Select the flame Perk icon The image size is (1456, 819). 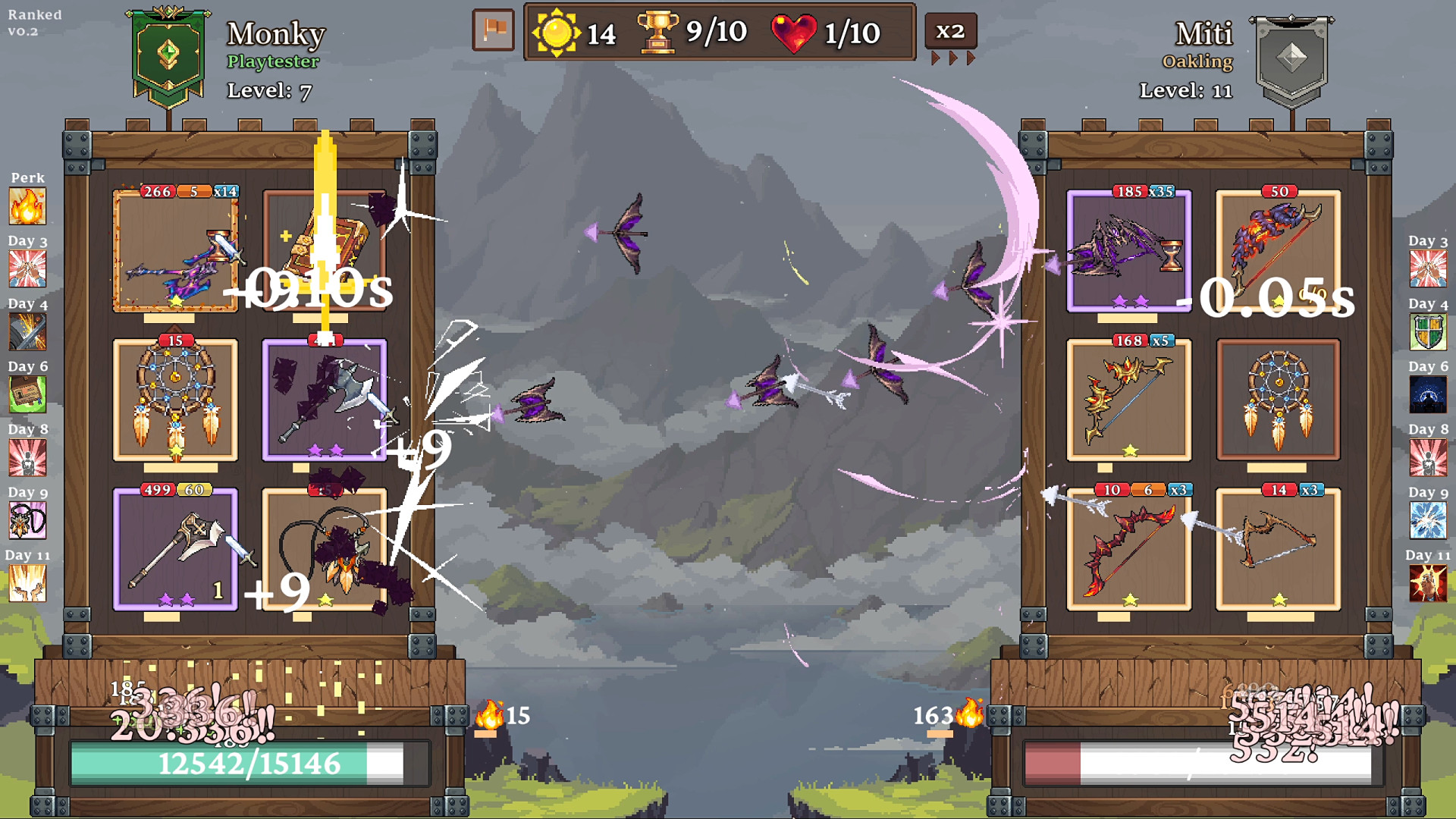28,206
